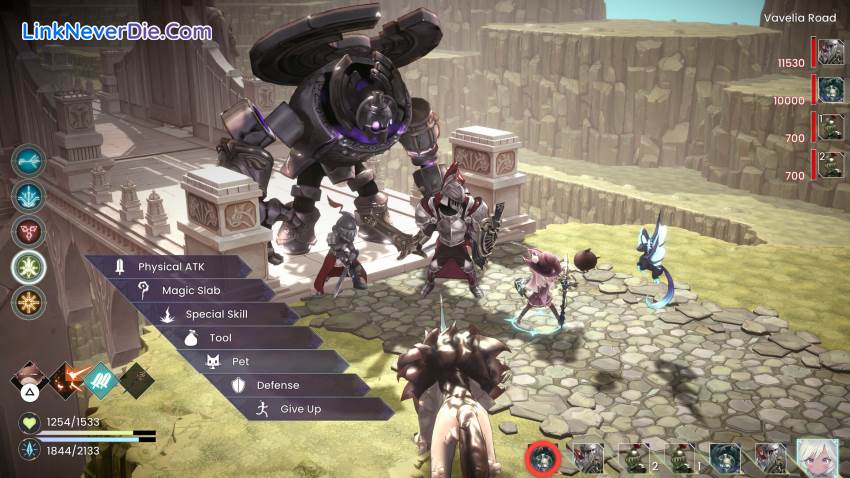The width and height of the screenshot is (850, 478).
Task: Select the orange sunburst element icon
Action: (29, 301)
